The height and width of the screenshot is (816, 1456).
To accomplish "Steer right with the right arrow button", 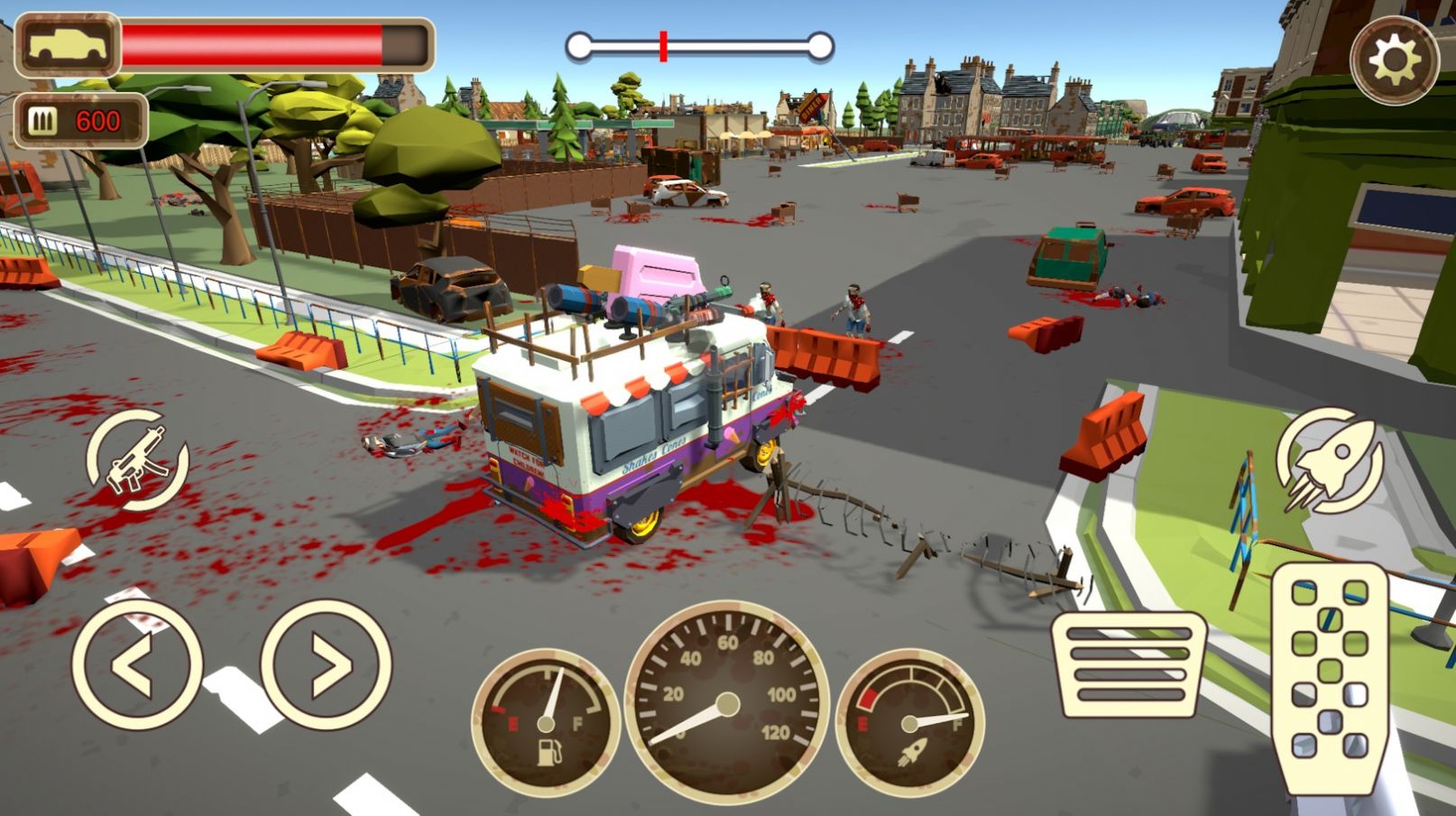I will point(327,665).
